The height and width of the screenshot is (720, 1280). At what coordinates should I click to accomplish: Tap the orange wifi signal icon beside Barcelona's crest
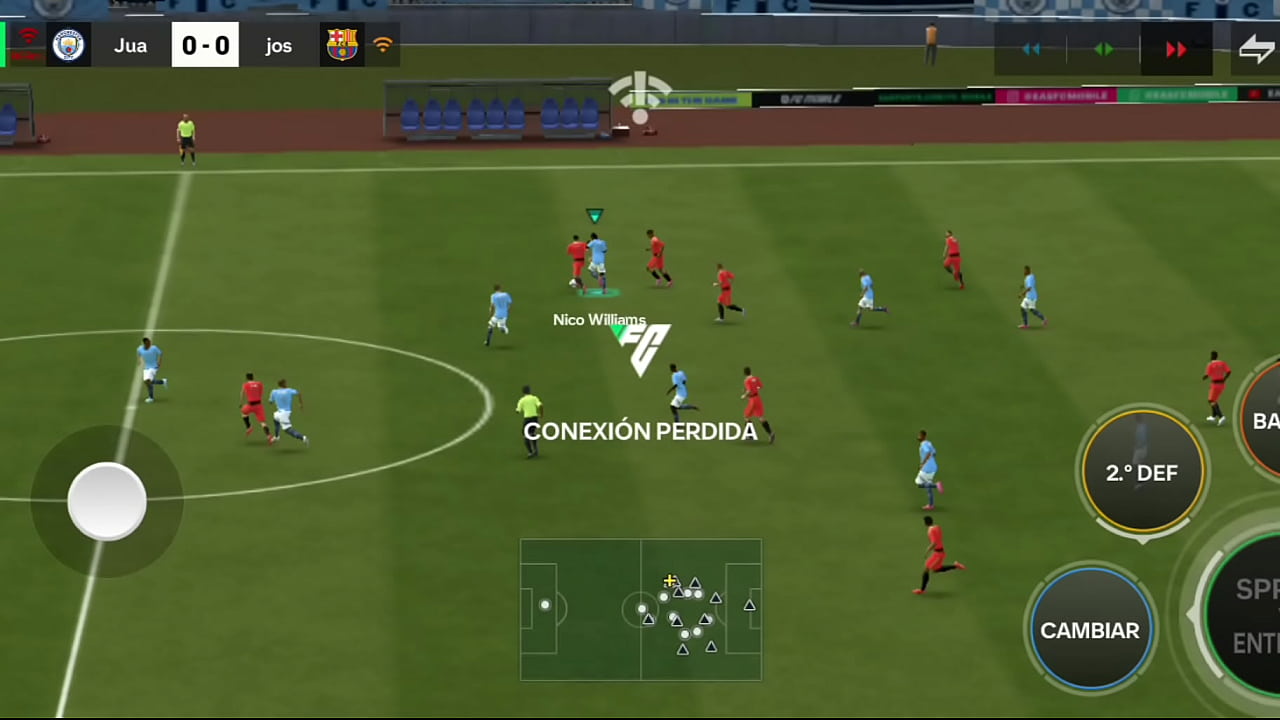(x=385, y=45)
